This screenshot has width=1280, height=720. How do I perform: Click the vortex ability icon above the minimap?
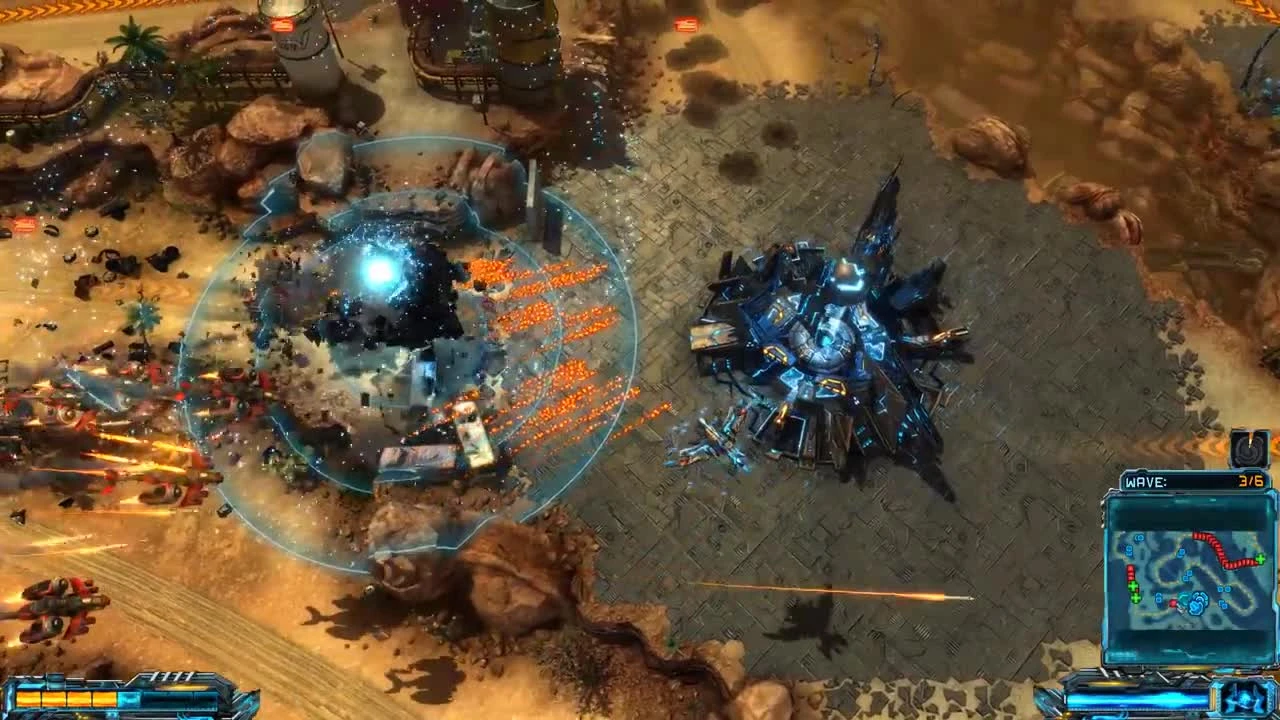click(x=1248, y=449)
